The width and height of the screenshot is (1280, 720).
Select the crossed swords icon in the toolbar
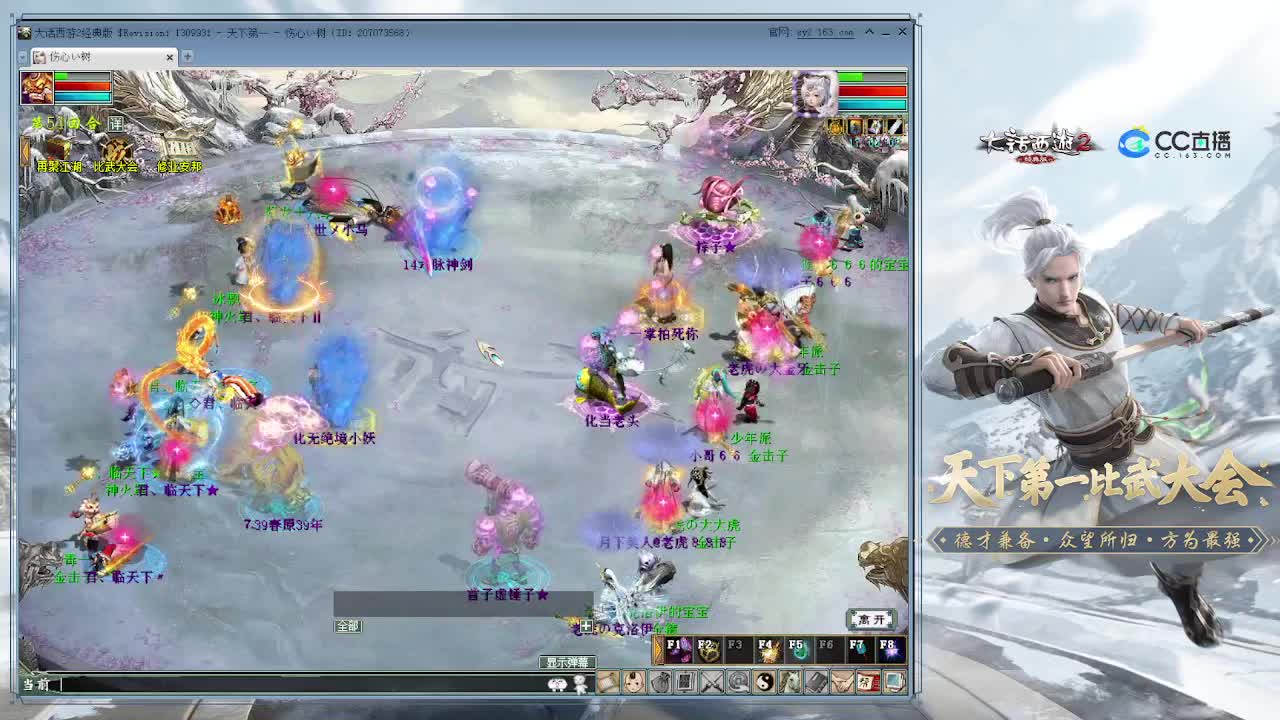712,683
